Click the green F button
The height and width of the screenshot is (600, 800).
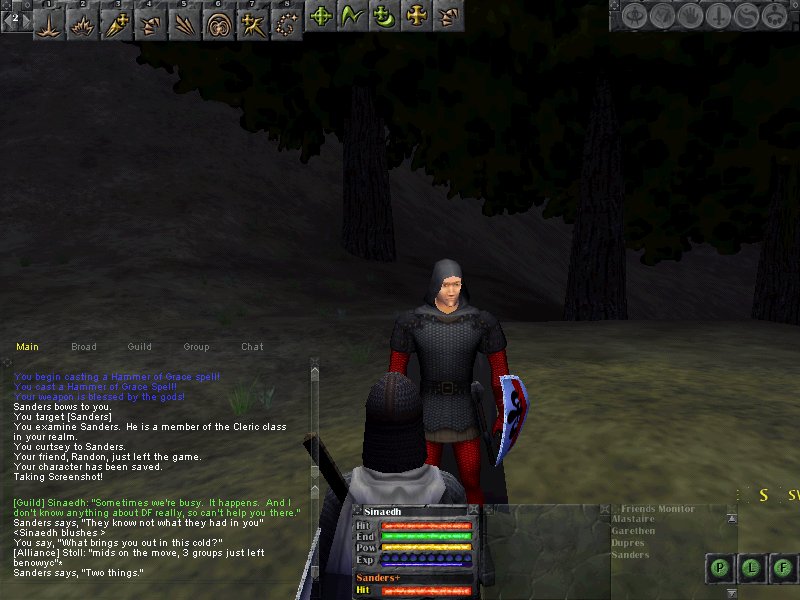[x=783, y=568]
